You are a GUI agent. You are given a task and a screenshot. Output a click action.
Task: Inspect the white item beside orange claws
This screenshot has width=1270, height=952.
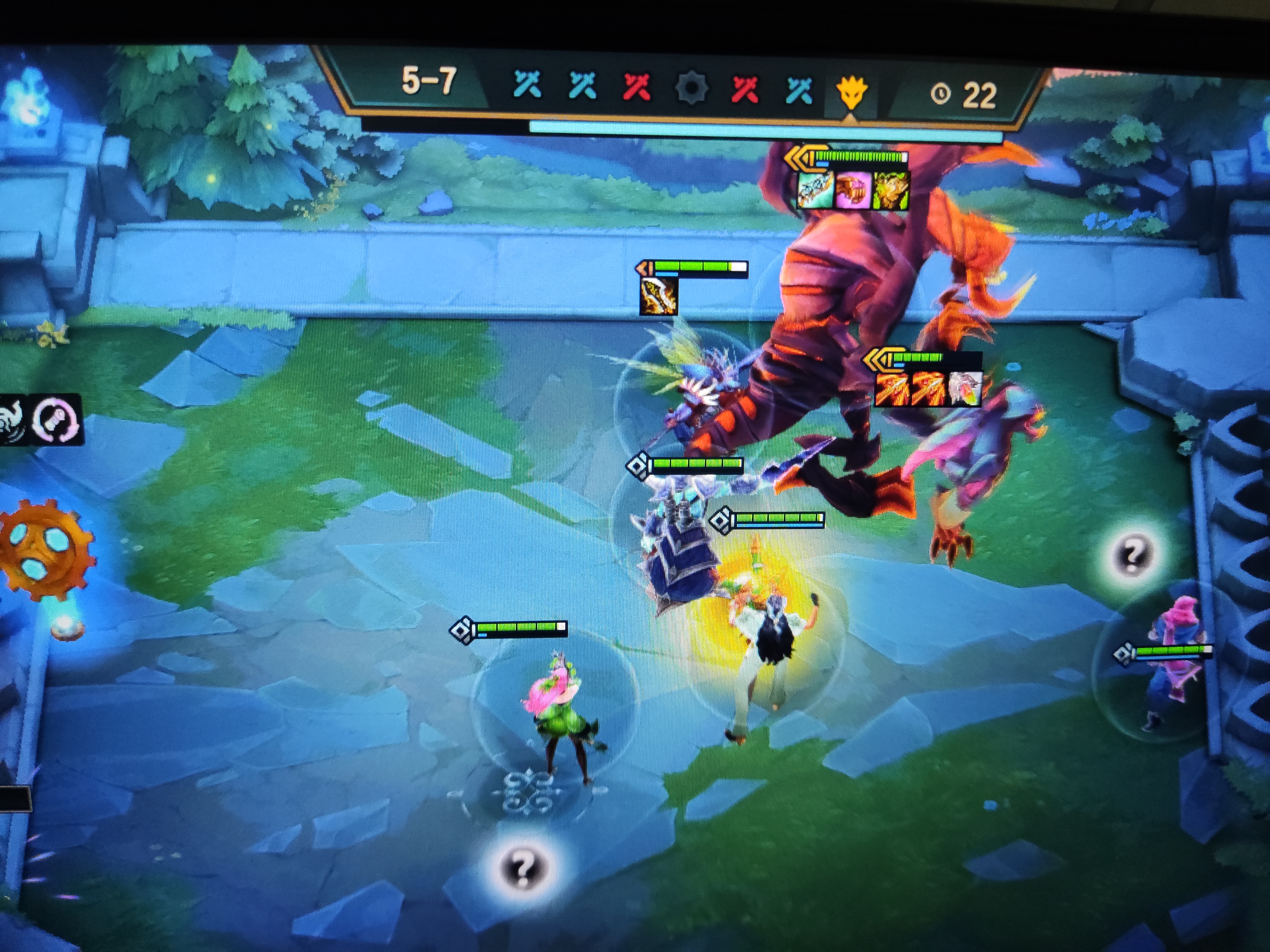(x=965, y=388)
